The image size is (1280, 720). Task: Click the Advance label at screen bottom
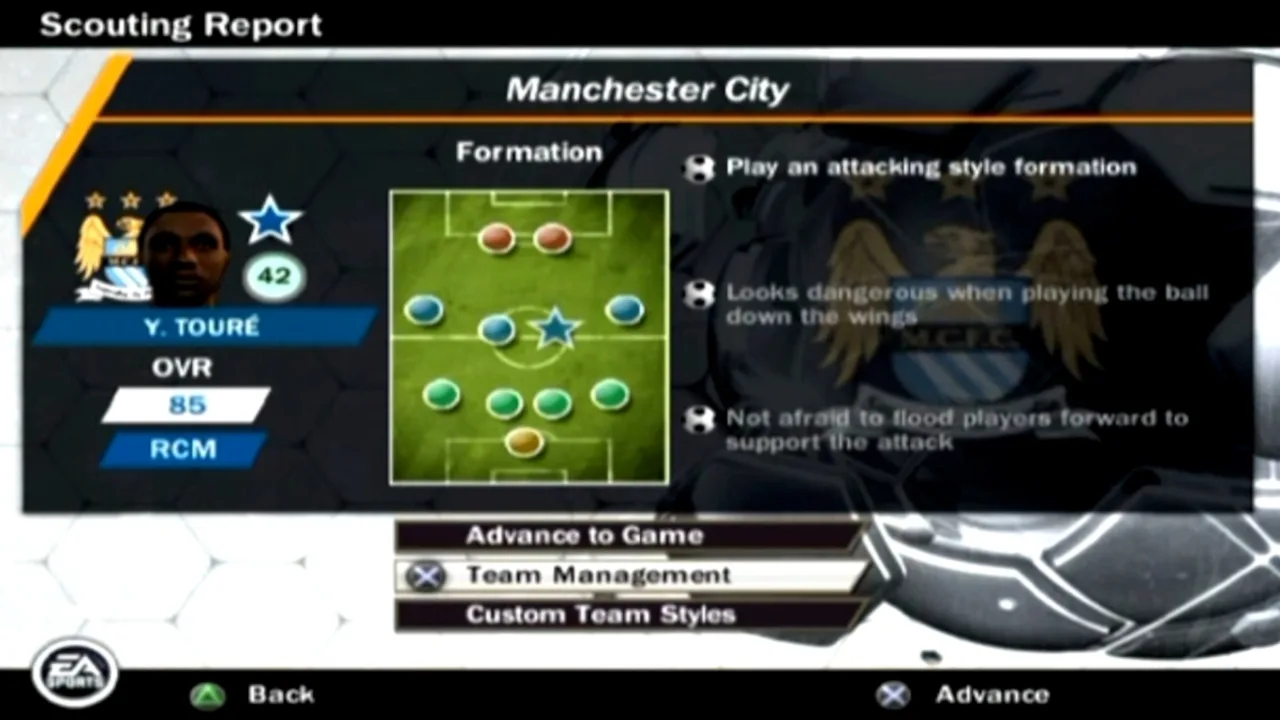pyautogui.click(x=993, y=694)
